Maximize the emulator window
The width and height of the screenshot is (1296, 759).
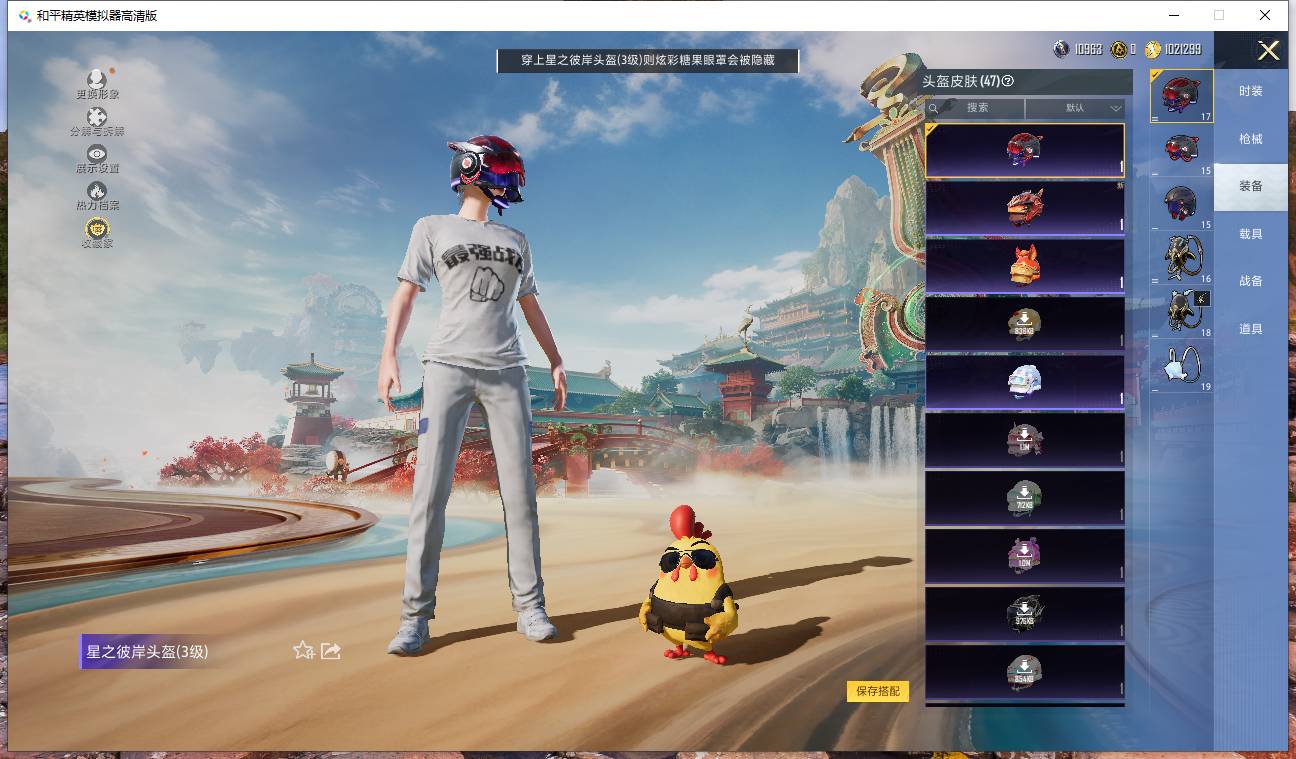point(1219,15)
